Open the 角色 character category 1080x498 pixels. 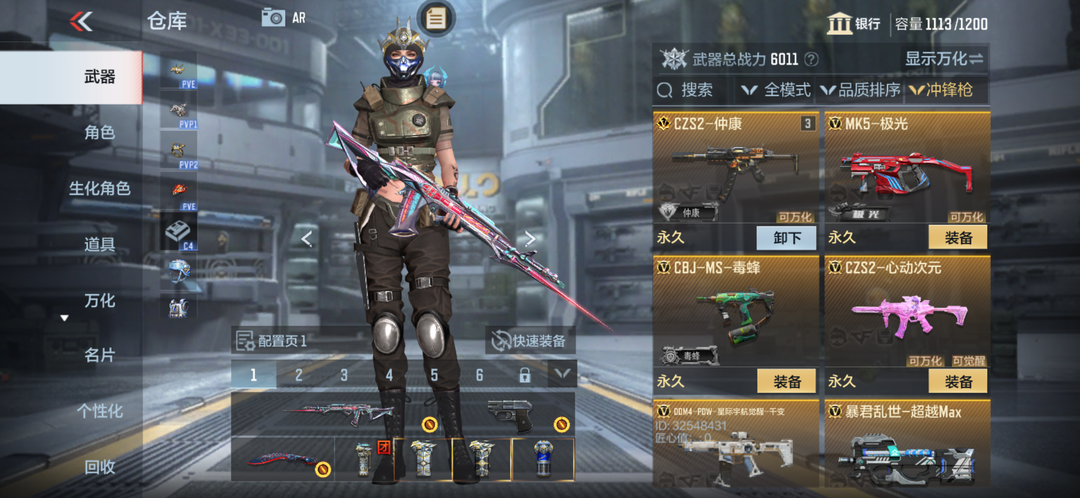(99, 133)
